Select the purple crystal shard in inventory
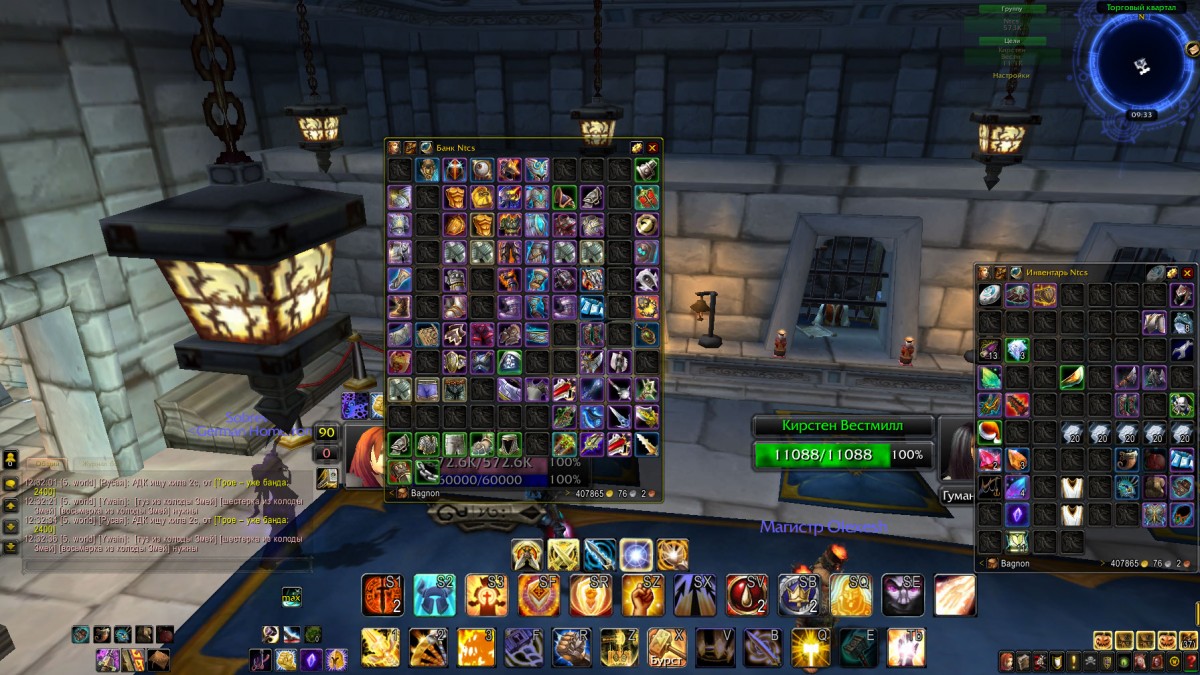The height and width of the screenshot is (675, 1200). click(1018, 514)
